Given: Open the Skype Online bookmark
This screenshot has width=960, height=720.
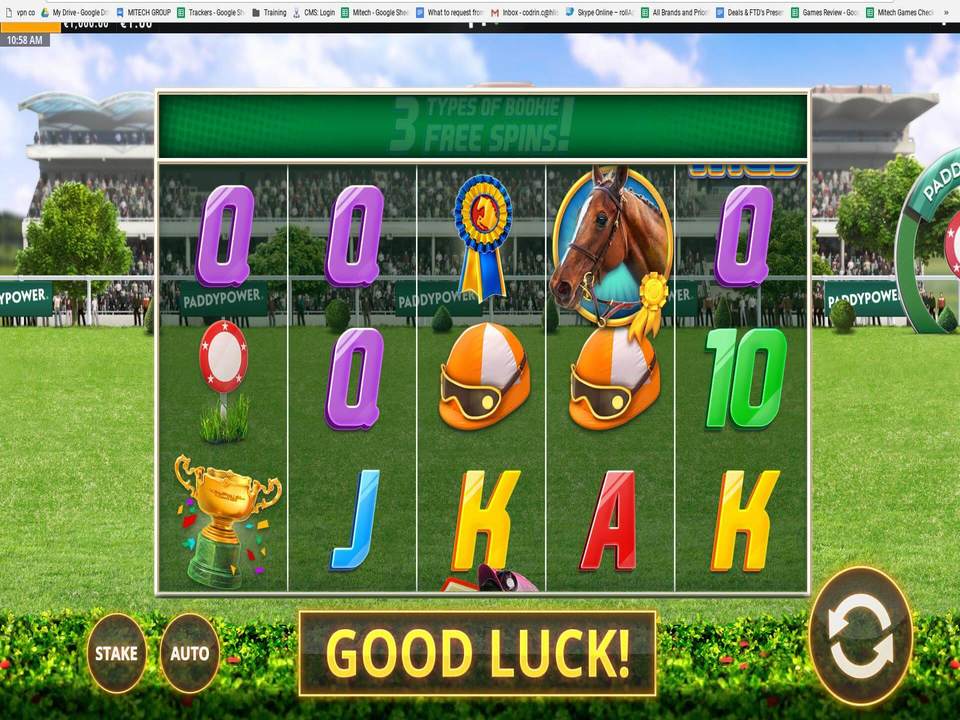Looking at the screenshot, I should (602, 13).
